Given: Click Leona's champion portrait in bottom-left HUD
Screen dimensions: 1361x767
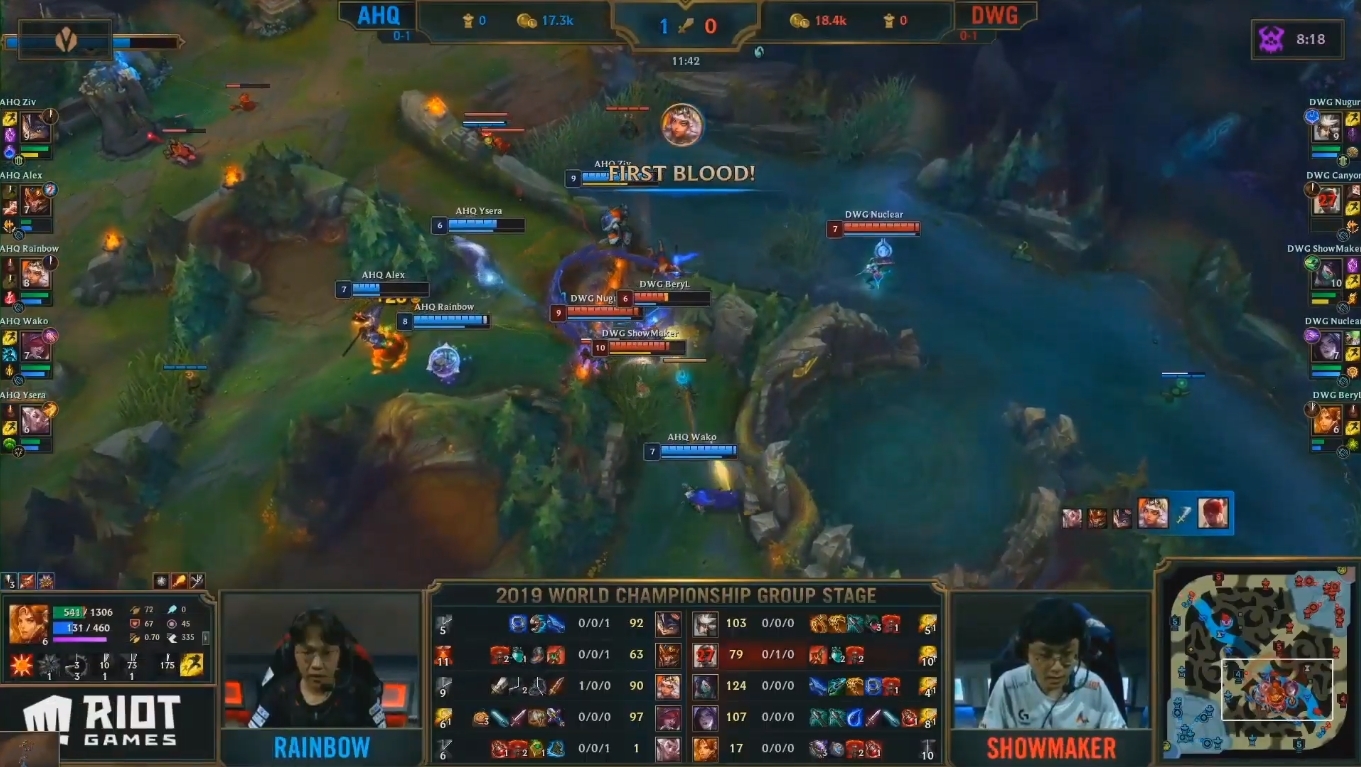Looking at the screenshot, I should [28, 626].
